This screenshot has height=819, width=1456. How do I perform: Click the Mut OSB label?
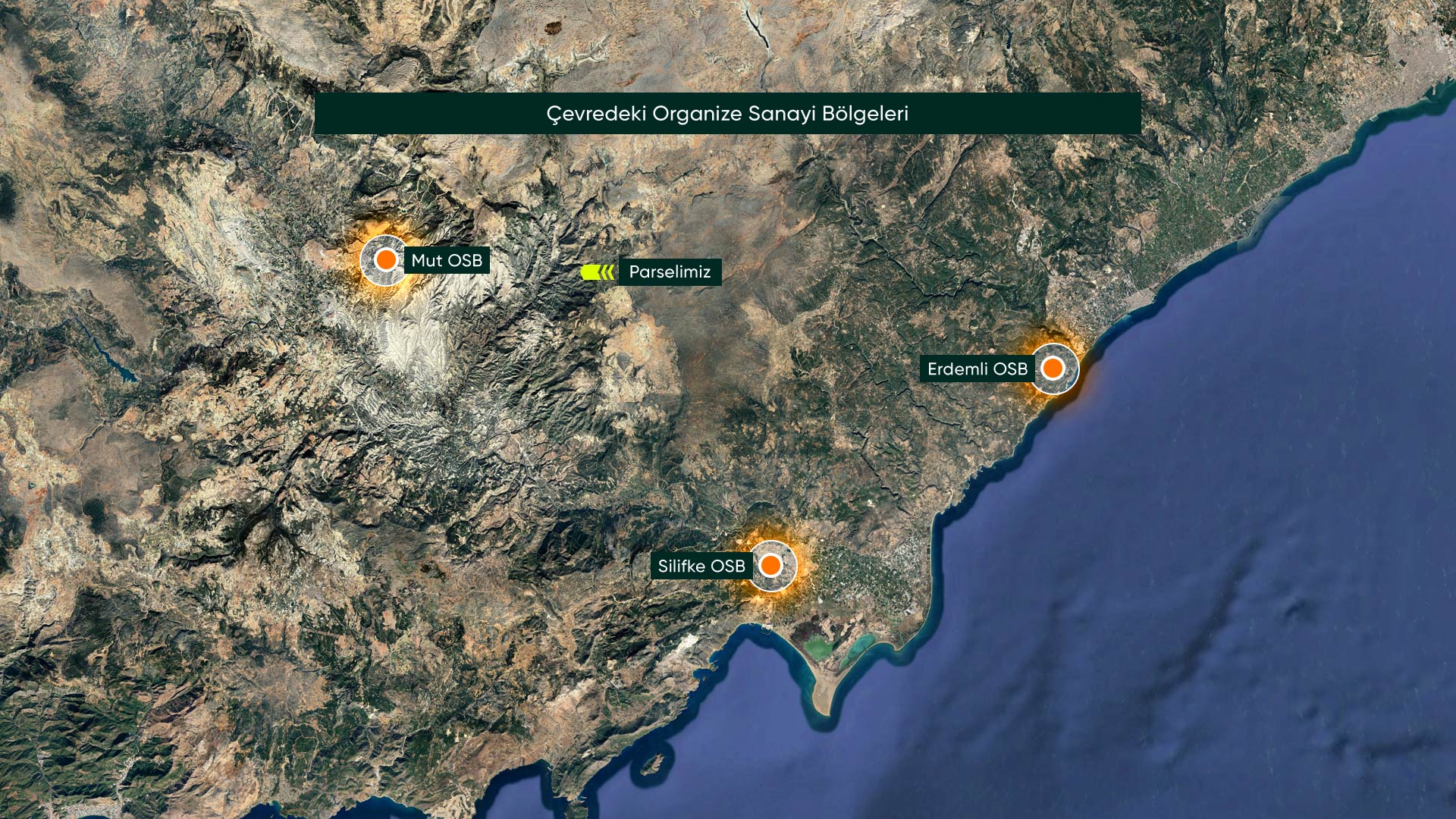[447, 261]
